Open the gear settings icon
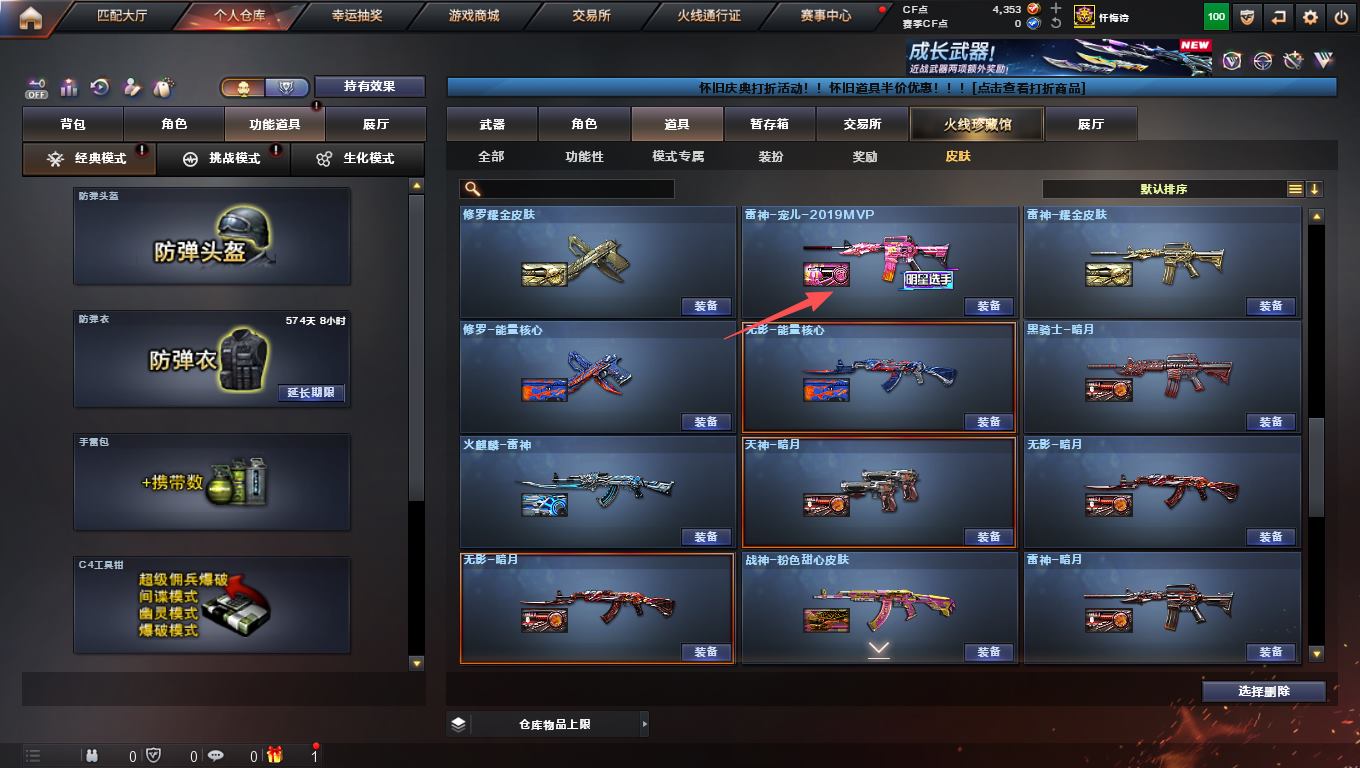 point(1309,17)
